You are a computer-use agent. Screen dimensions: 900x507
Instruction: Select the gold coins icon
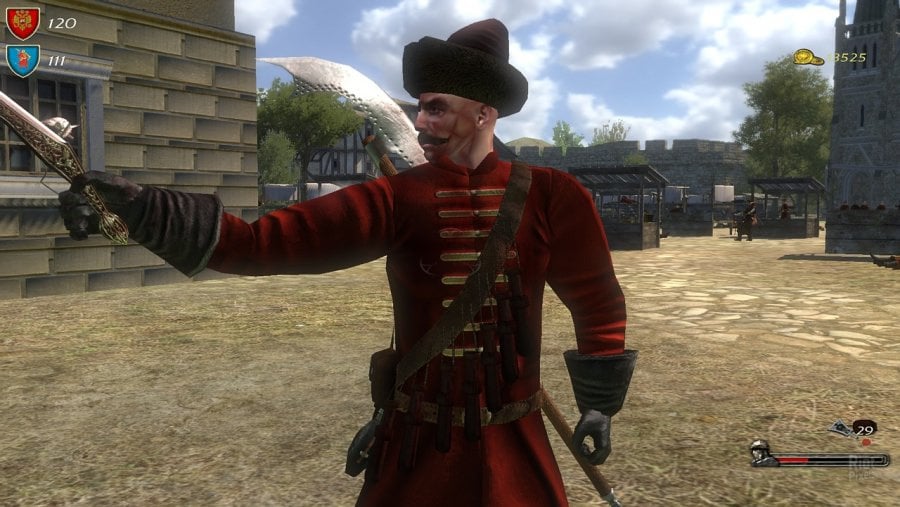pyautogui.click(x=808, y=58)
